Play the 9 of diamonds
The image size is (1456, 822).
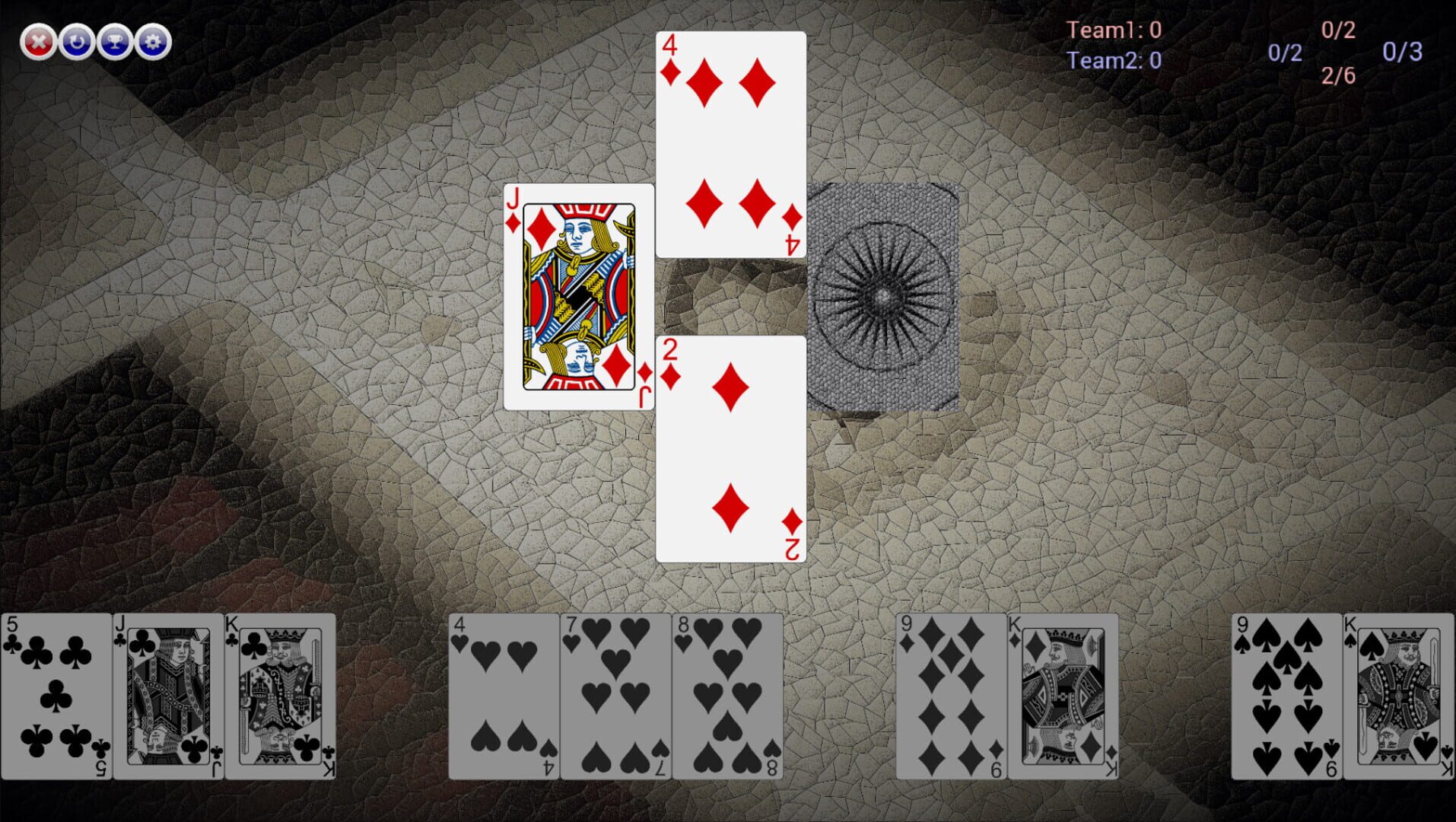pos(949,693)
